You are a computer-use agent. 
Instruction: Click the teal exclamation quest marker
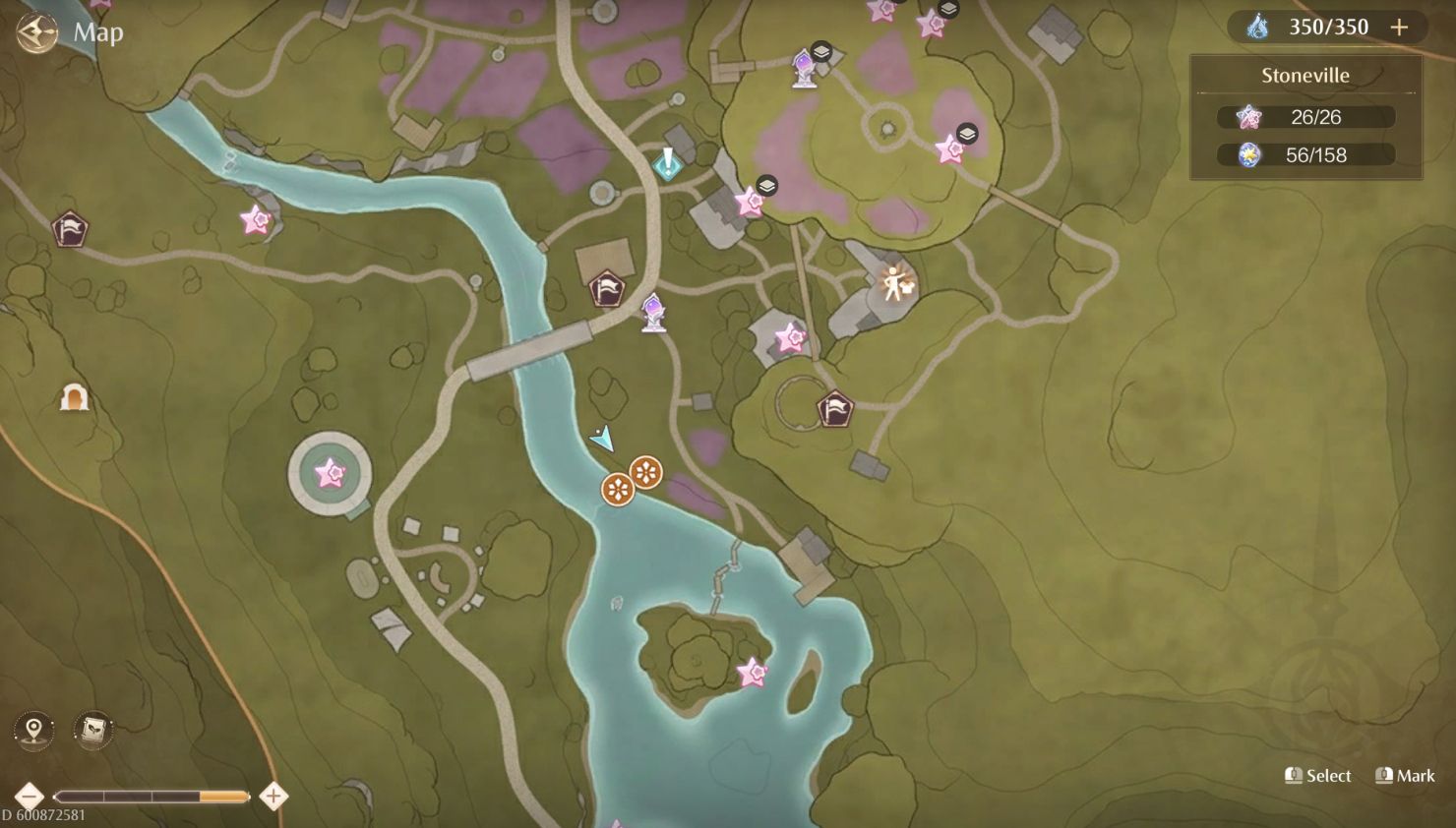pos(668,165)
